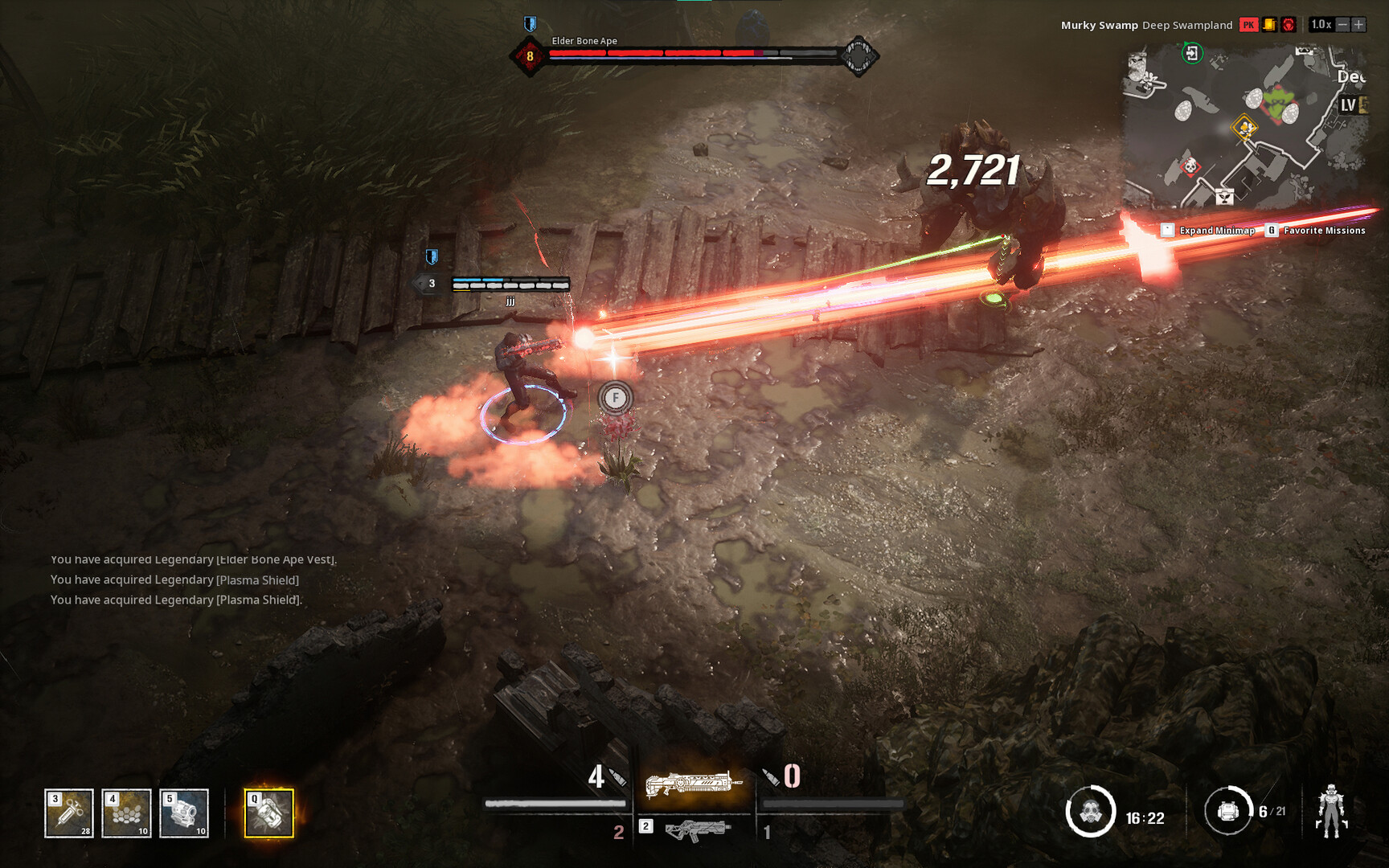
Task: Select the scope device in slot 5
Action: pos(183,812)
